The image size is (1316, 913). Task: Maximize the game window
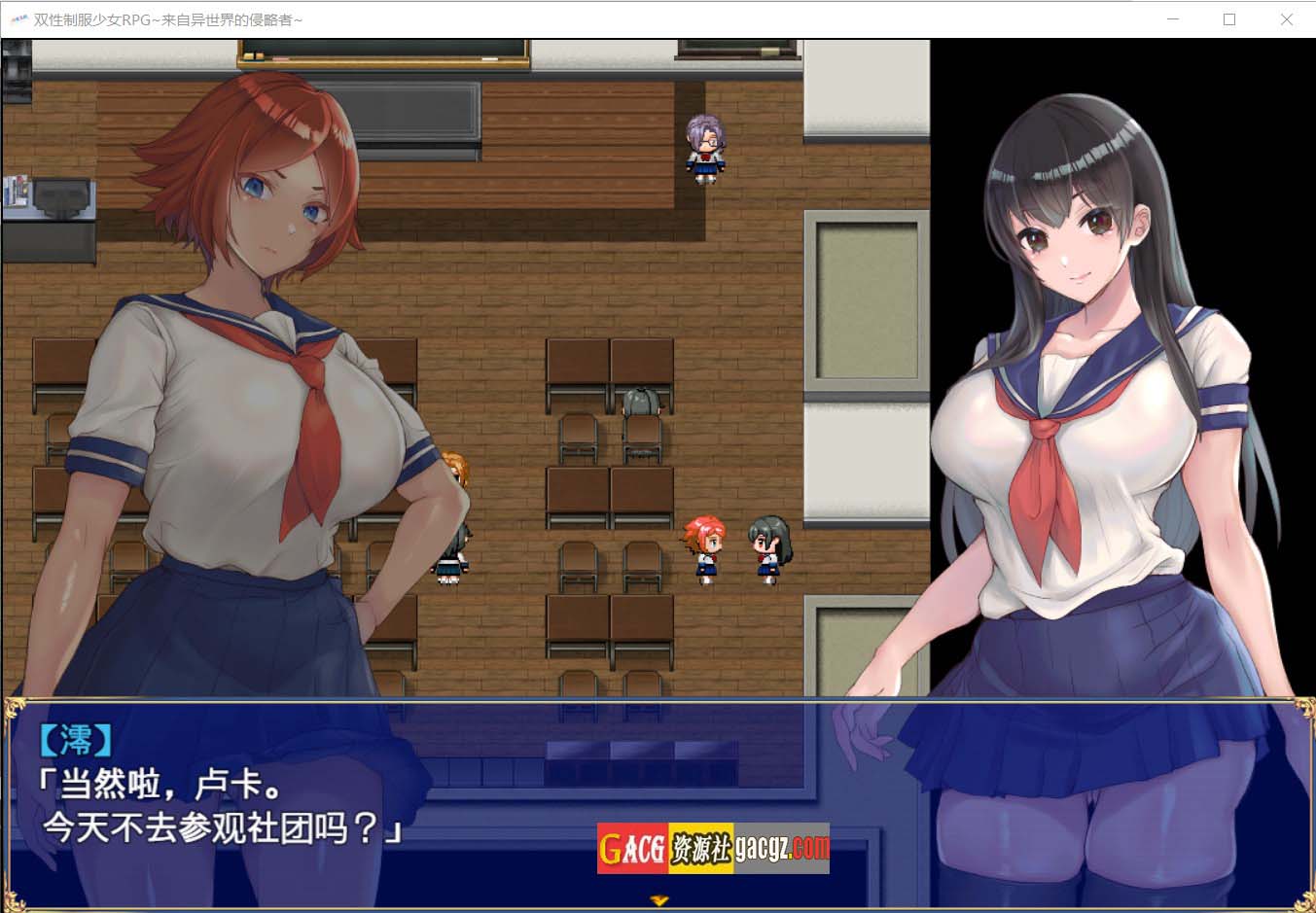pos(1229,19)
